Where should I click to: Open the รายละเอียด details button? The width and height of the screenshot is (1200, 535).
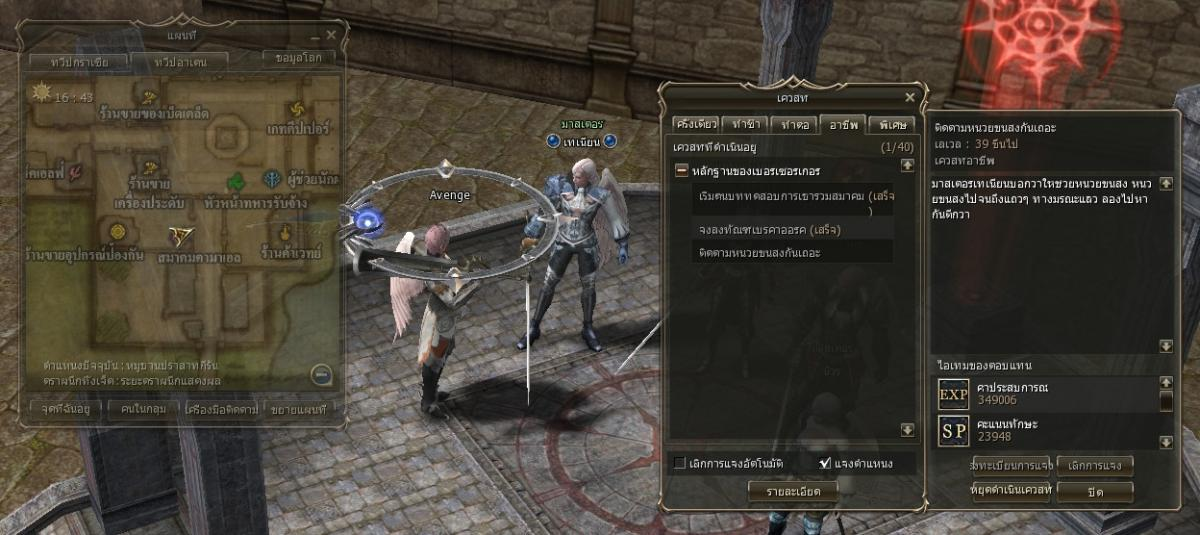click(794, 491)
